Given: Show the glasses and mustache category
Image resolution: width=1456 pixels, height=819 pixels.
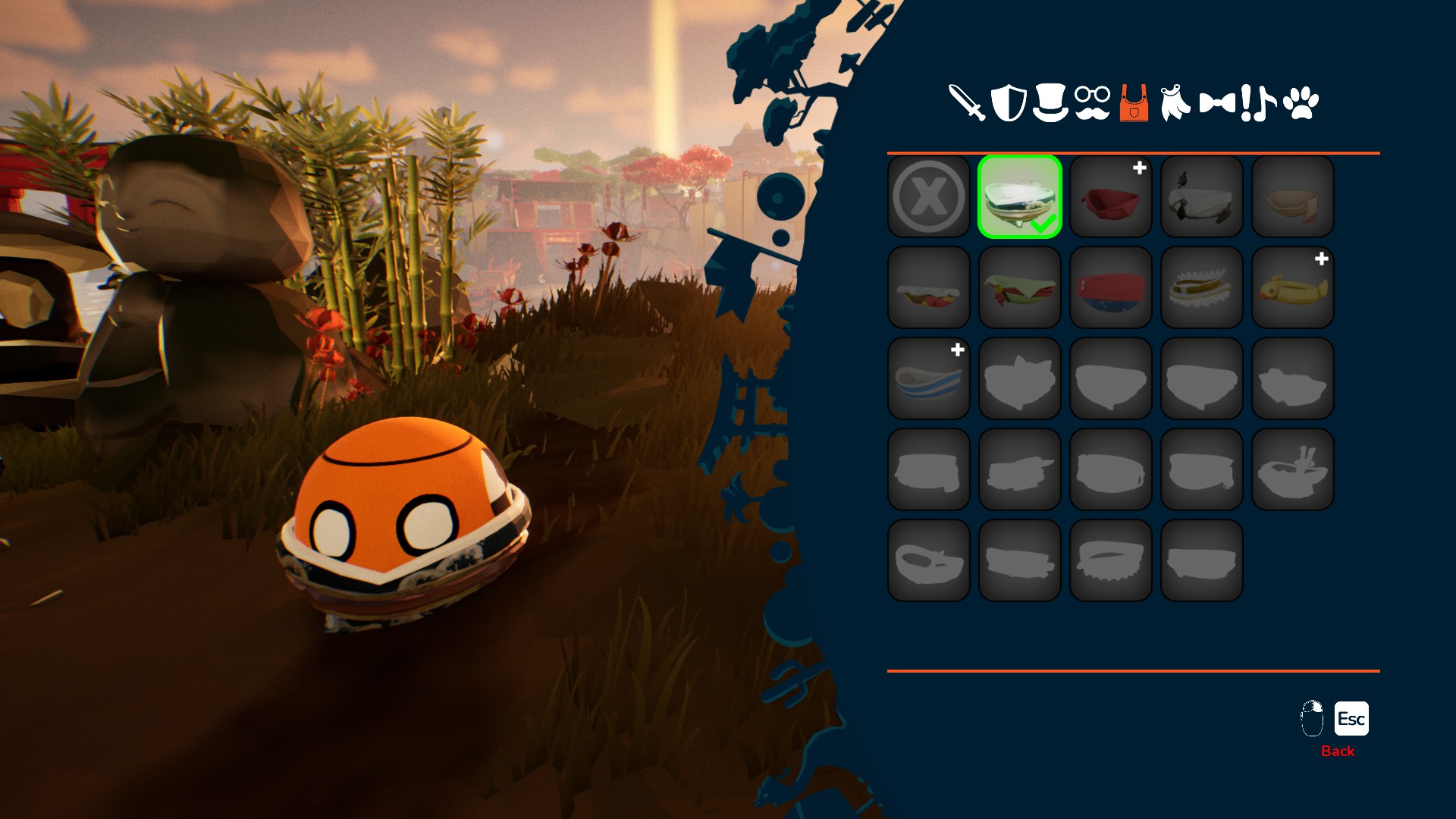Looking at the screenshot, I should point(1092,103).
